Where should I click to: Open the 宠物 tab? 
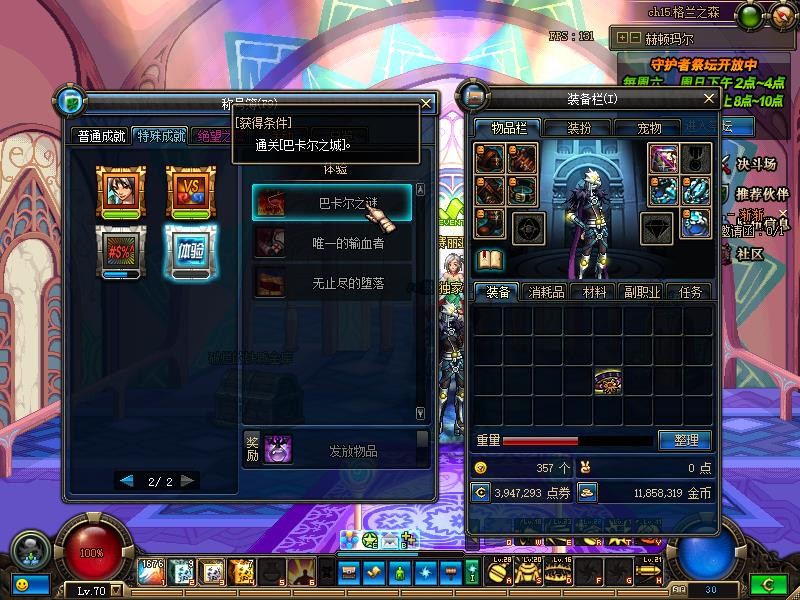[649, 128]
